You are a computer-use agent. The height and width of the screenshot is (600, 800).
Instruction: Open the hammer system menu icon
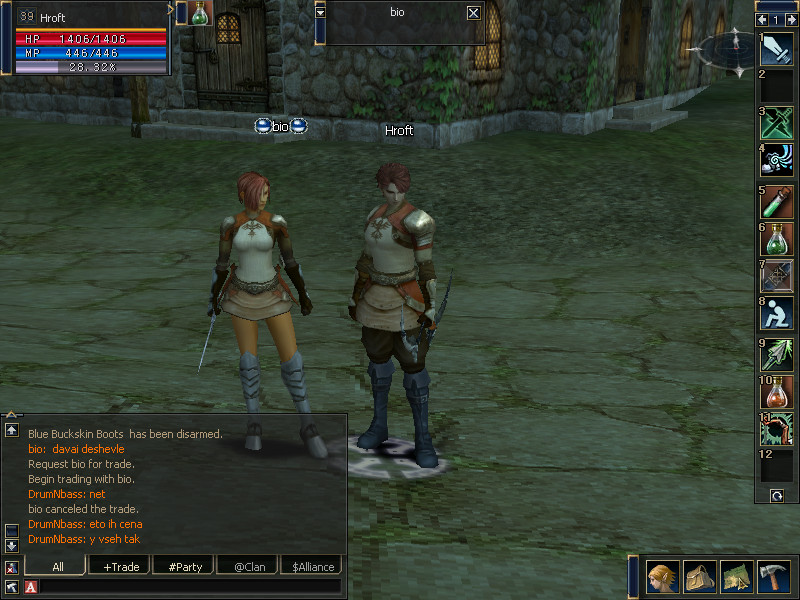(774, 577)
